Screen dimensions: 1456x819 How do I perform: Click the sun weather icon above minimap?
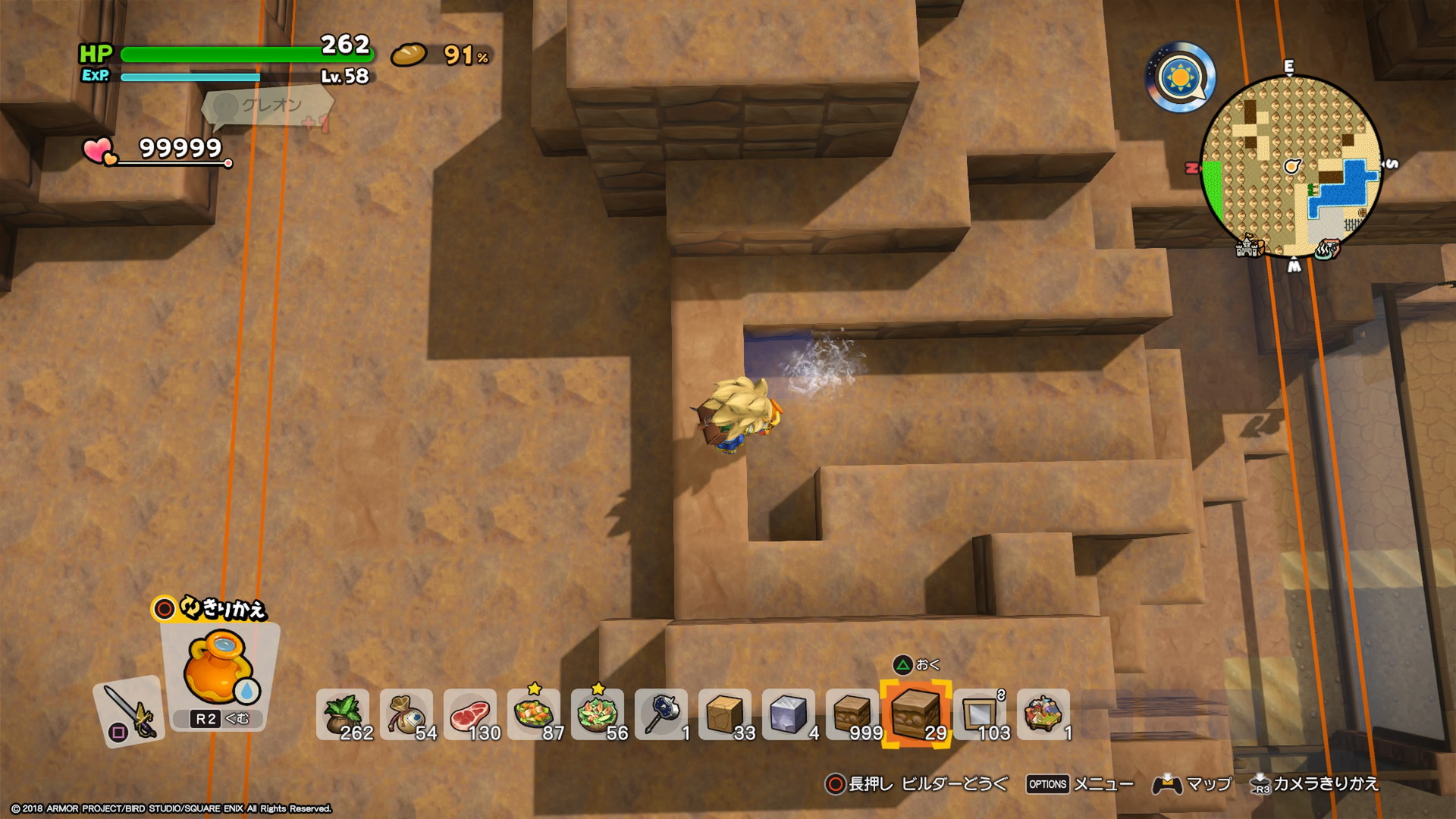[x=1180, y=77]
